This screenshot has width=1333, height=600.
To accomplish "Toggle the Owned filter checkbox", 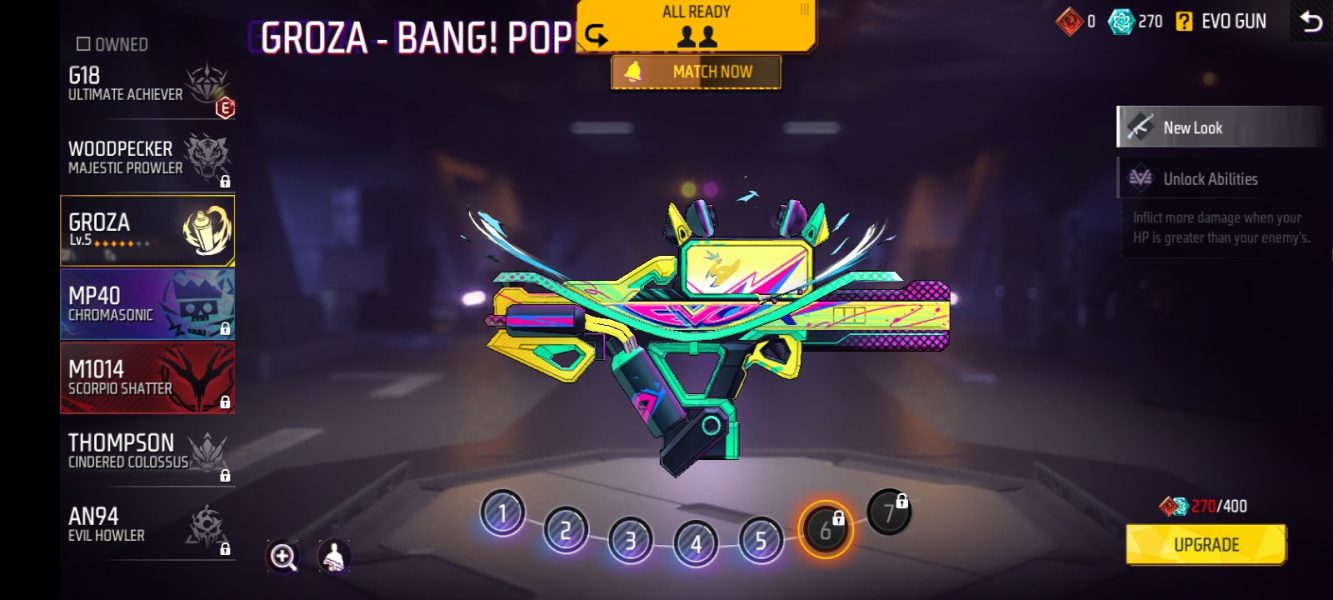I will 84,44.
